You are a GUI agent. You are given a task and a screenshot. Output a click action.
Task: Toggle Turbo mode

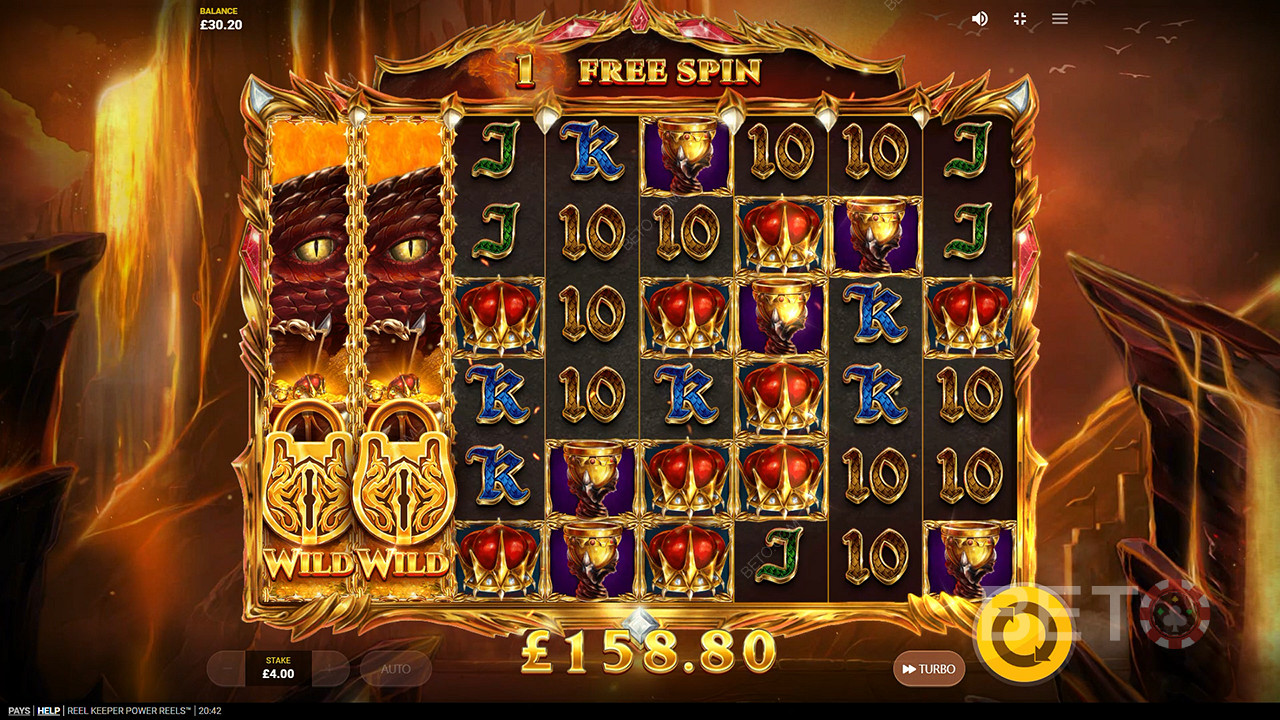tap(929, 669)
